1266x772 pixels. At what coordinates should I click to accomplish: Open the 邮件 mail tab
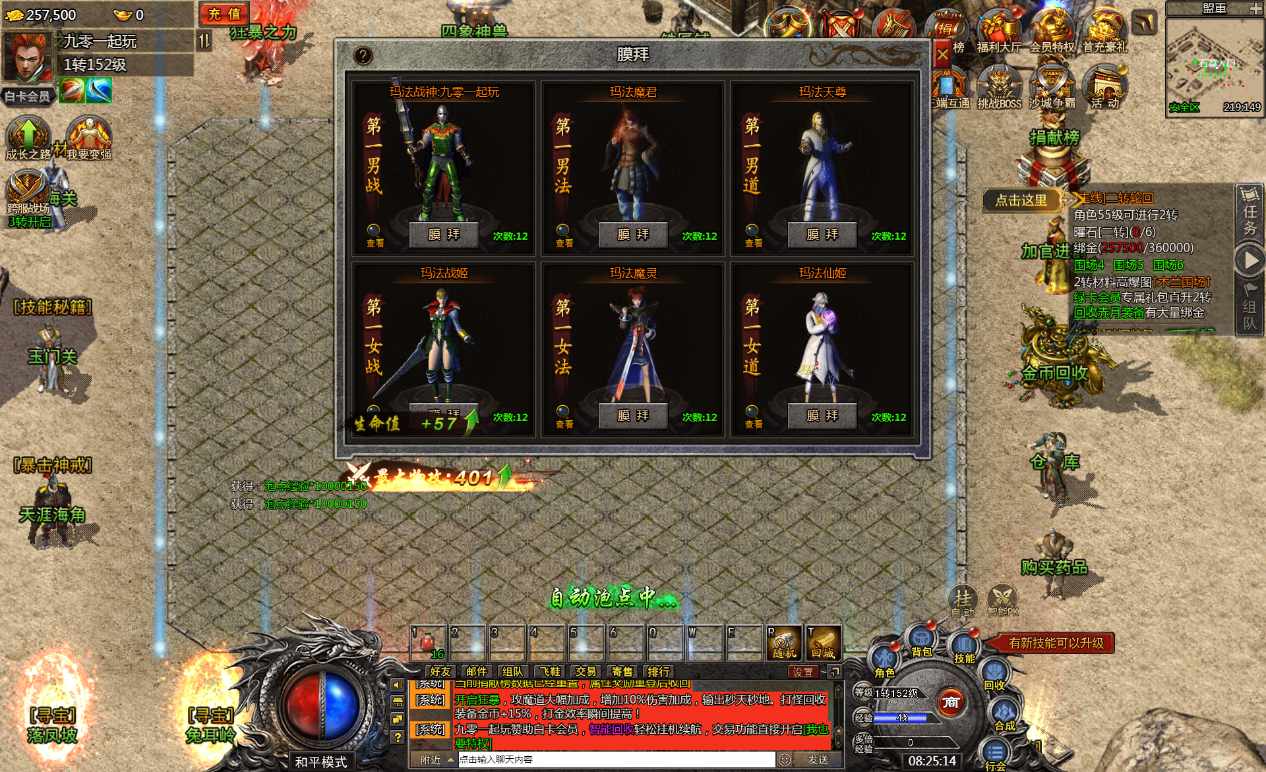[x=477, y=672]
